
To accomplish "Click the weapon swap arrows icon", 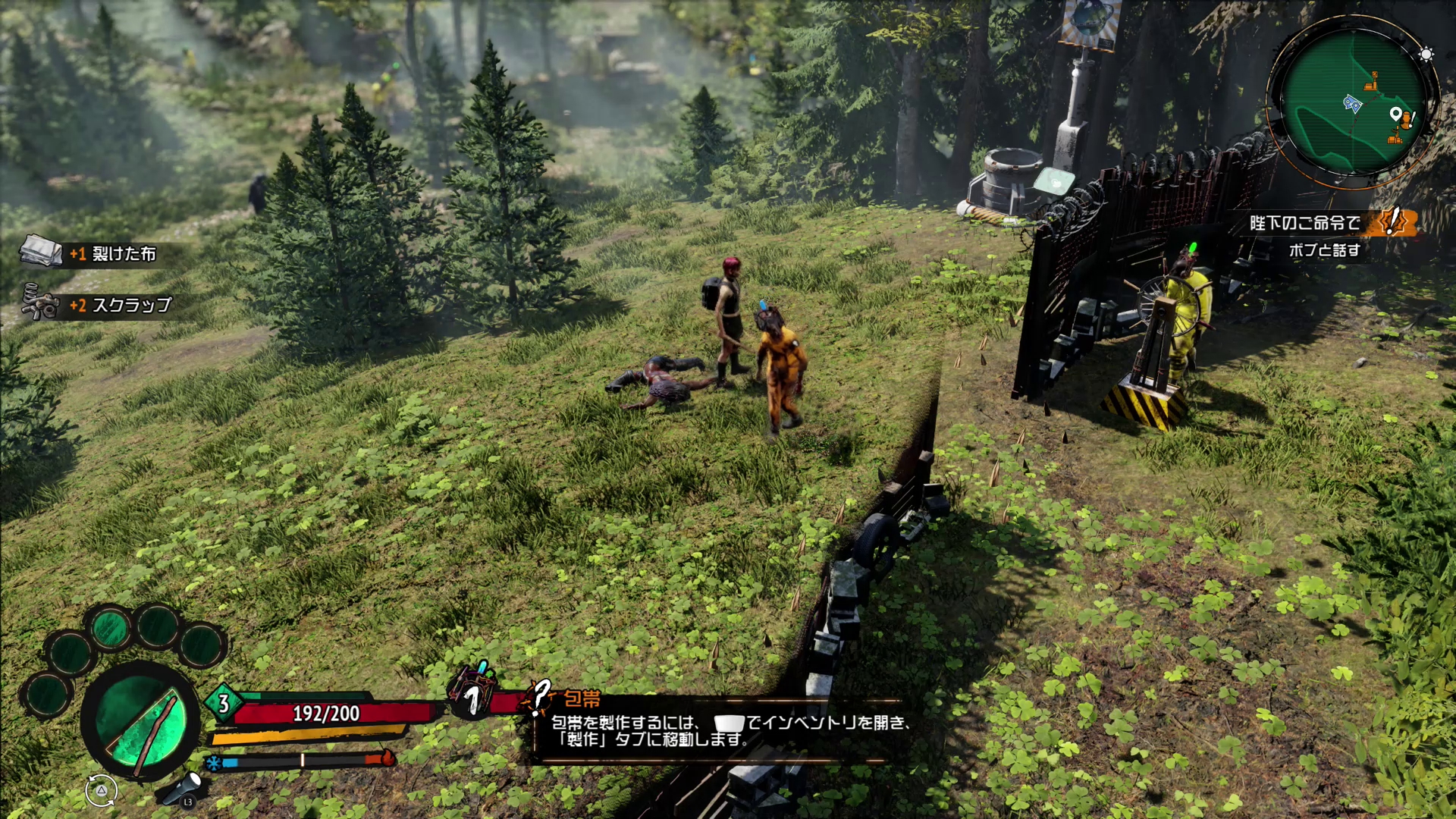I will [x=101, y=790].
